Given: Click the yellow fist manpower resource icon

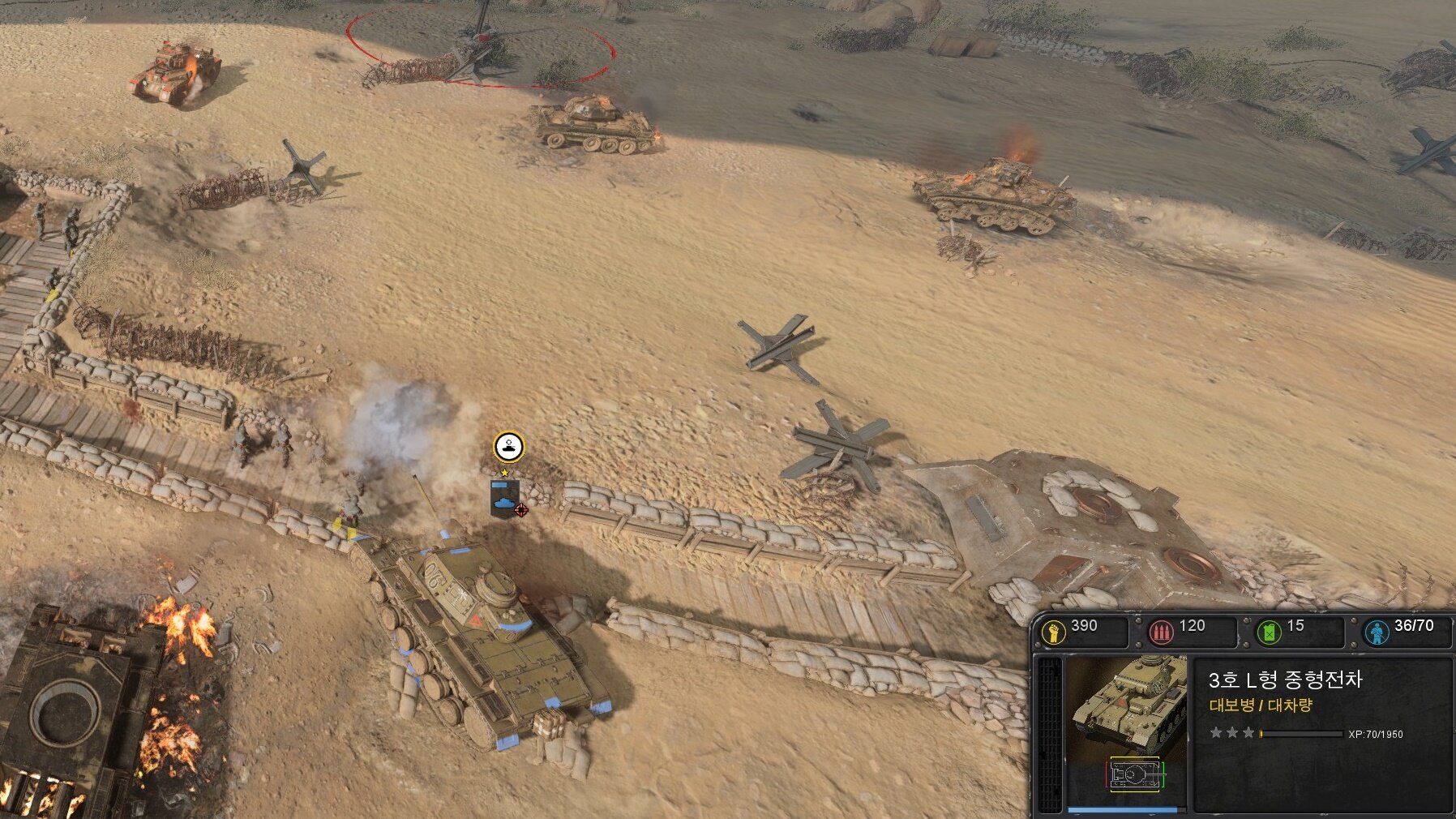Looking at the screenshot, I should (1053, 631).
